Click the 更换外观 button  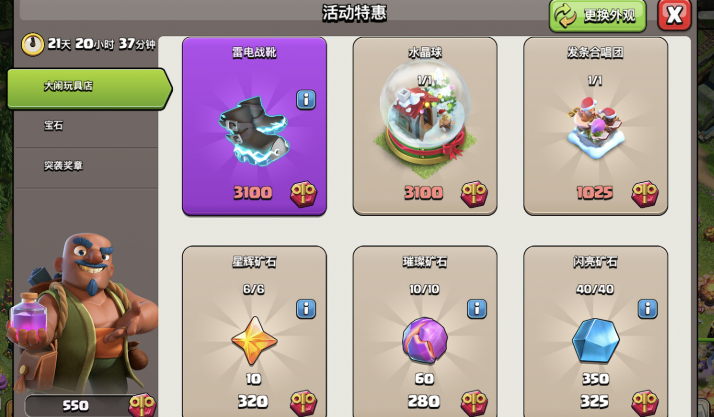pos(598,15)
